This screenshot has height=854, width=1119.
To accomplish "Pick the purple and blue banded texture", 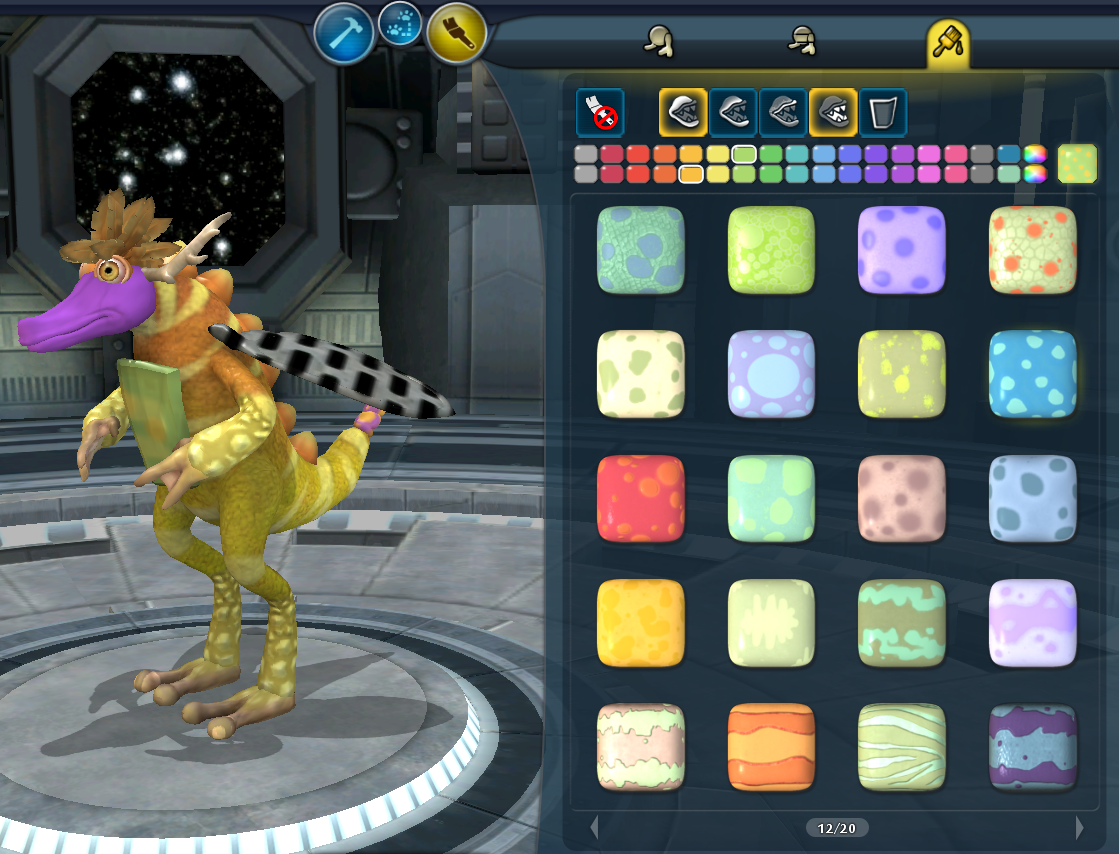I will tap(1032, 747).
